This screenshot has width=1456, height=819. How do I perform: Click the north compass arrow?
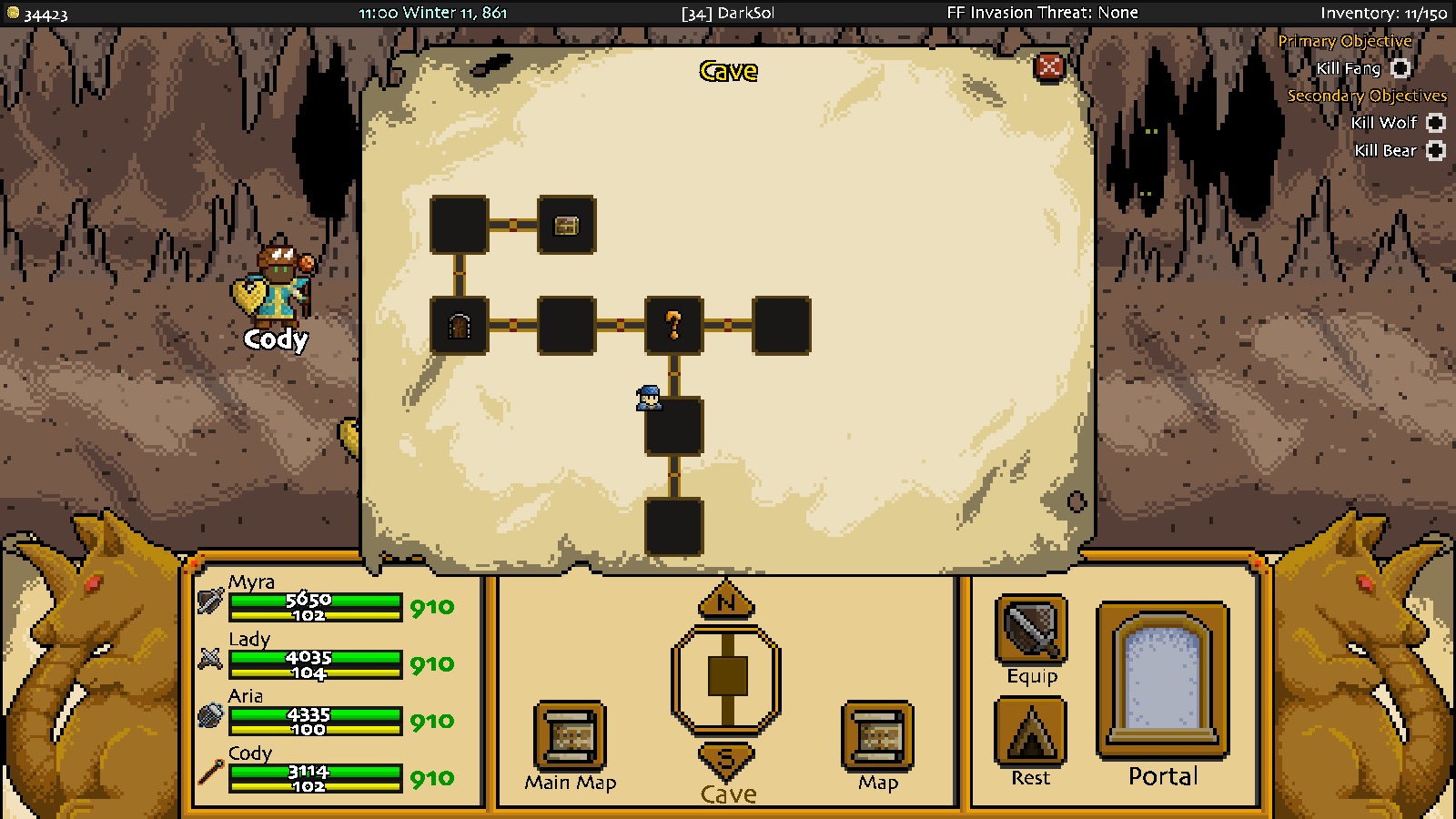(x=726, y=601)
